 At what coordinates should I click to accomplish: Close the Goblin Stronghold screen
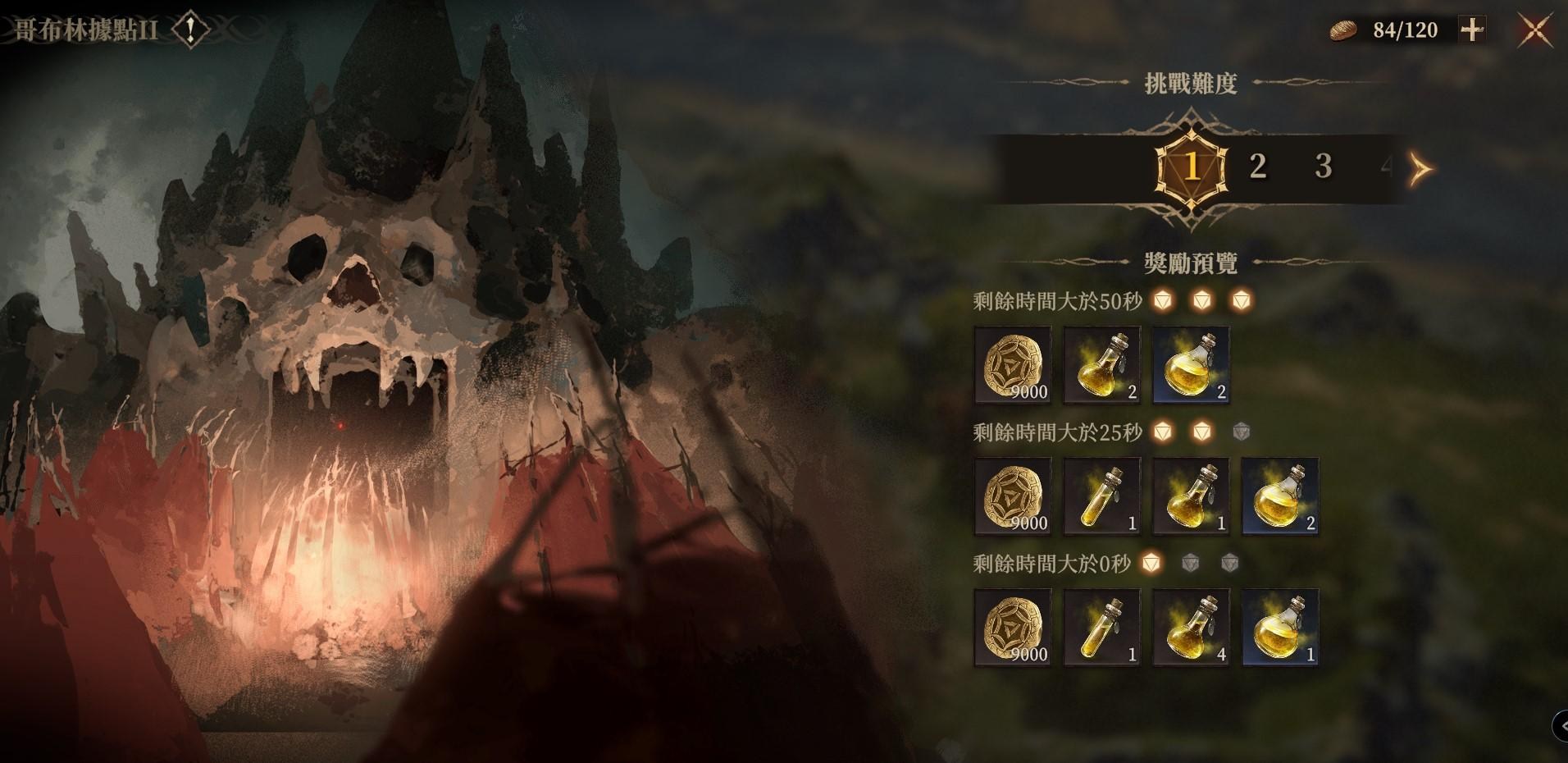click(x=1535, y=31)
